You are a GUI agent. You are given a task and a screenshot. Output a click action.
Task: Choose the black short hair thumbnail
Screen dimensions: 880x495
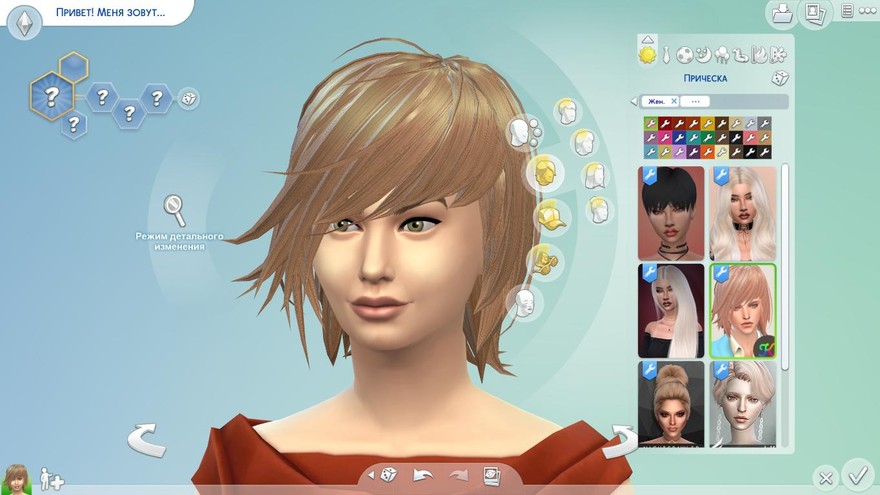point(671,214)
